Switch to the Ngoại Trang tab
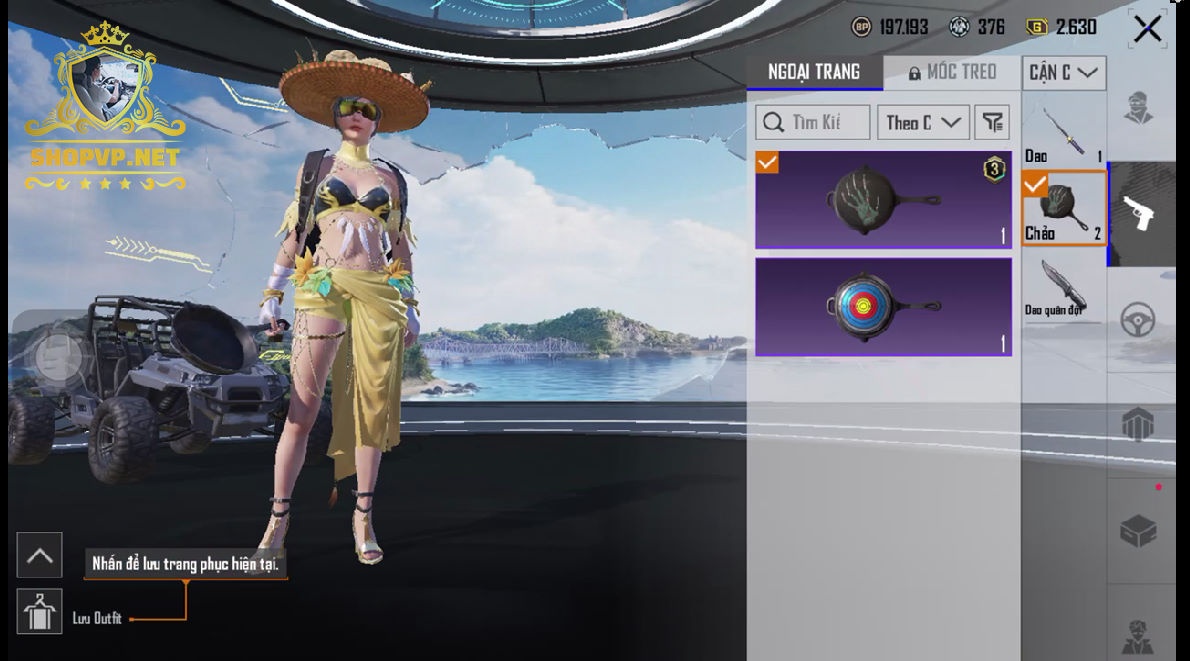Screen dimensions: 1190x661 coord(814,72)
